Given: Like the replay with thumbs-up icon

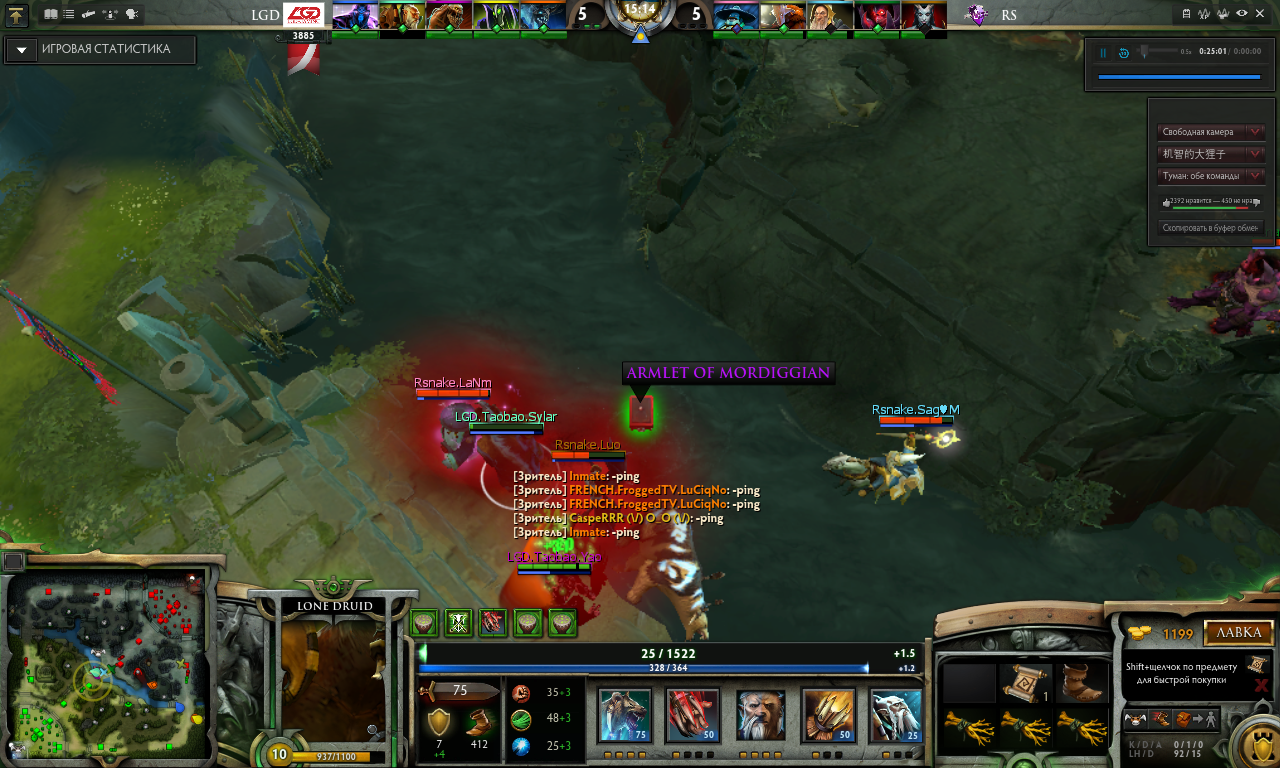Looking at the screenshot, I should pos(1166,202).
